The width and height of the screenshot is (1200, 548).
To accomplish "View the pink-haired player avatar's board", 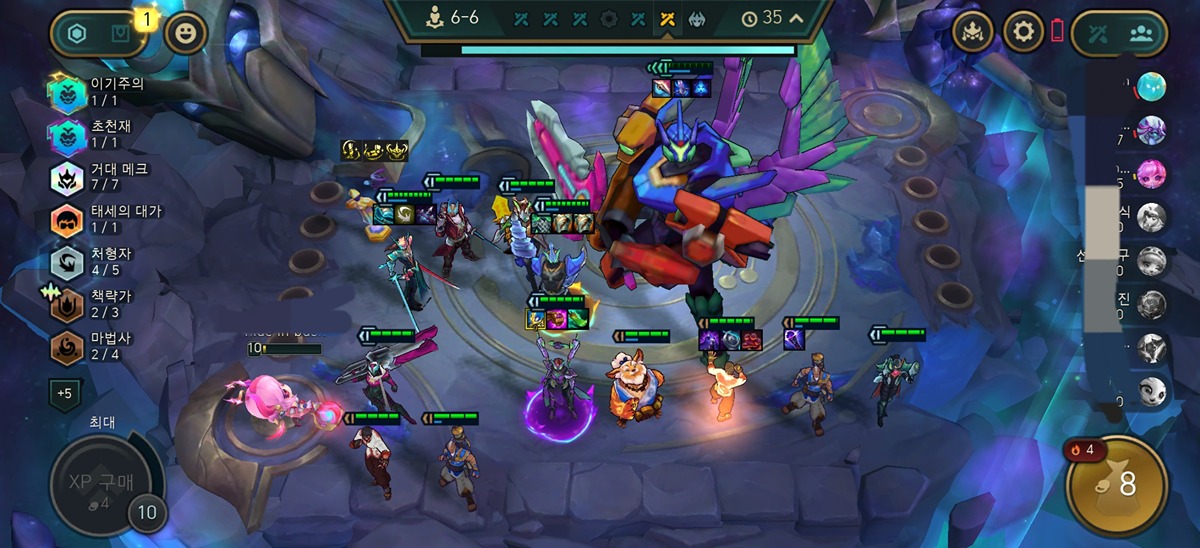I will click(x=1151, y=171).
